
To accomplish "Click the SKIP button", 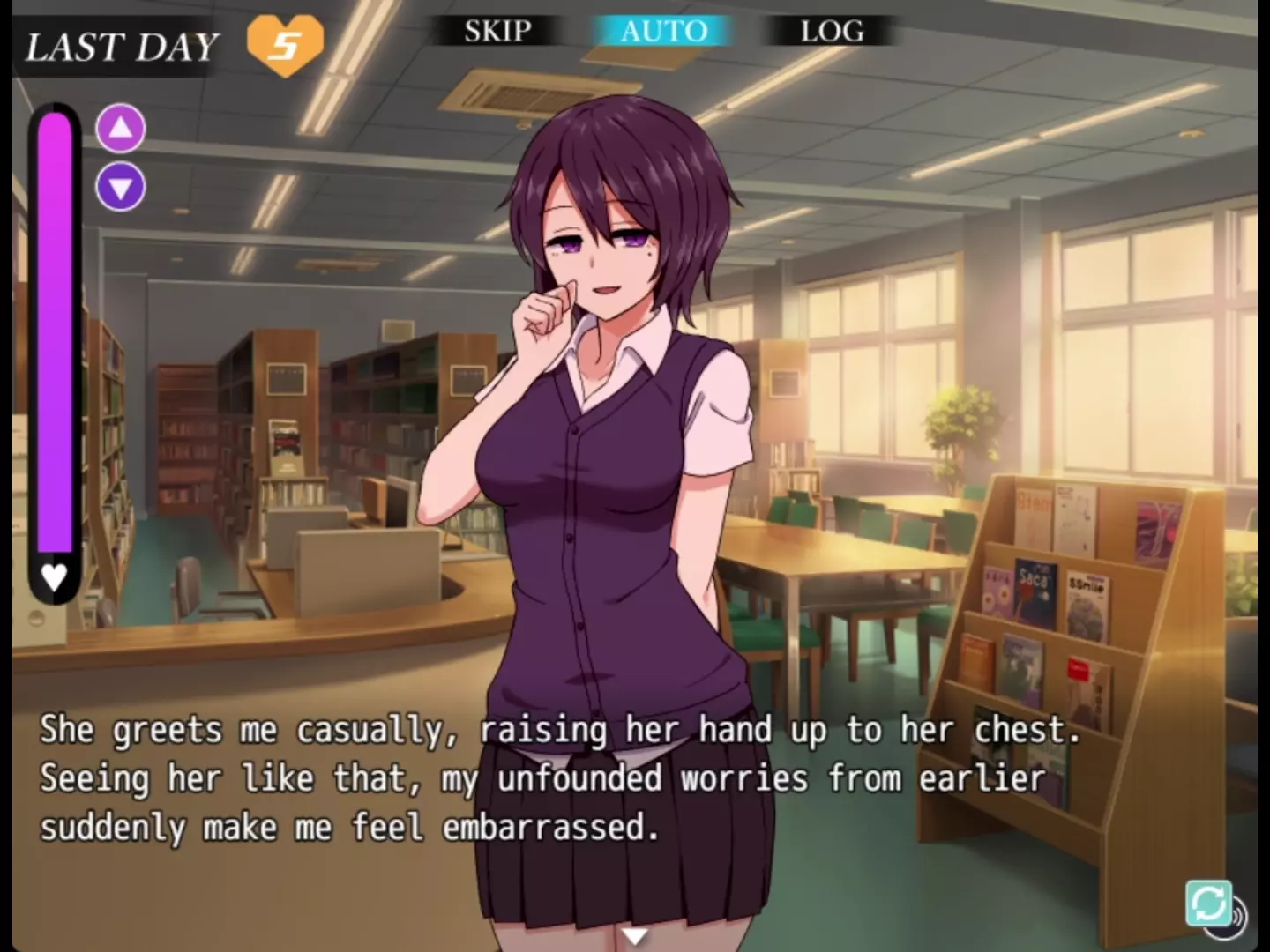I will coord(497,32).
